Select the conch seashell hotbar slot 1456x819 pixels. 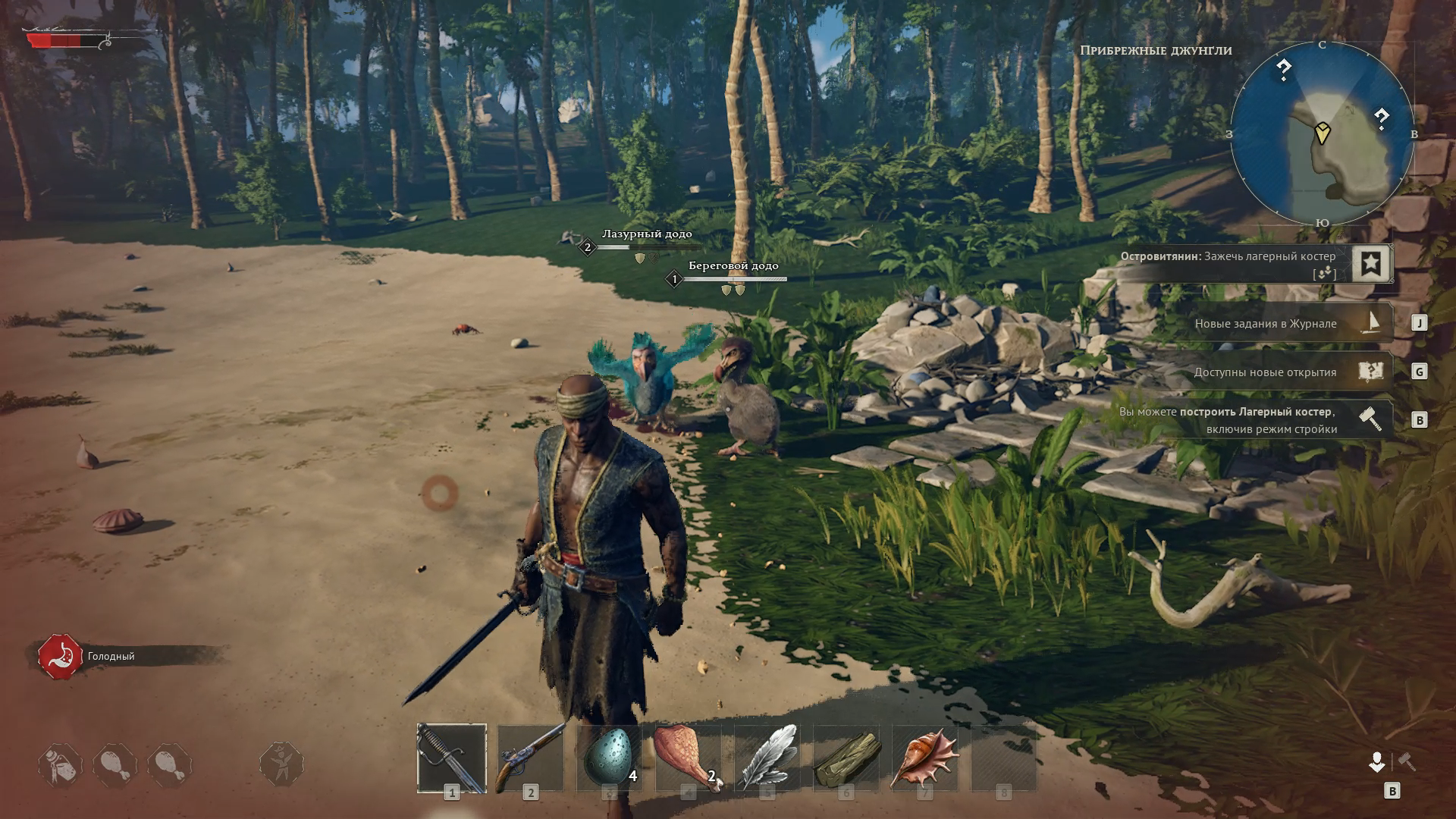click(924, 758)
